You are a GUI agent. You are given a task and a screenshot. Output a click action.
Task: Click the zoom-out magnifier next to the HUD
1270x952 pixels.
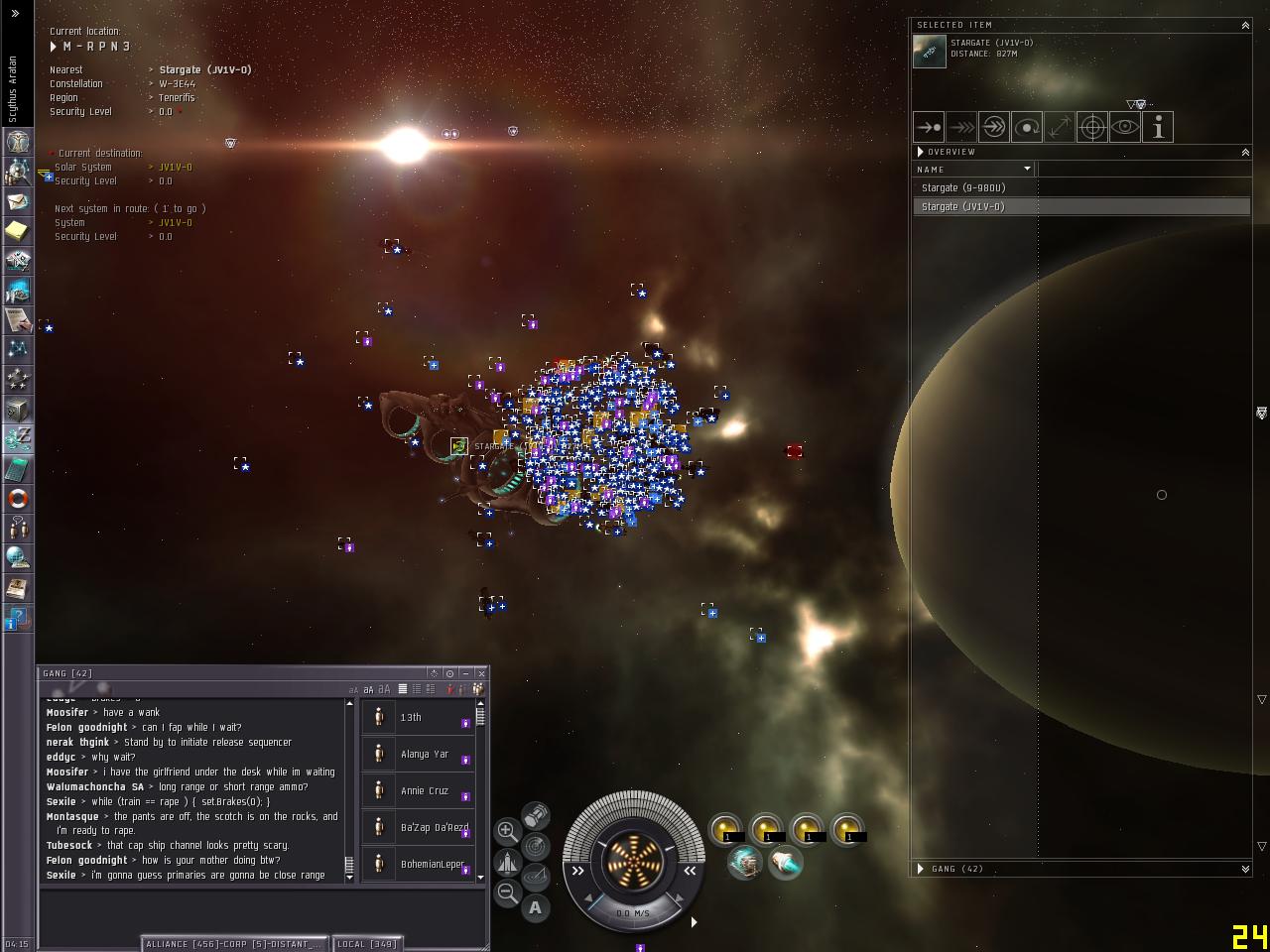tap(507, 892)
